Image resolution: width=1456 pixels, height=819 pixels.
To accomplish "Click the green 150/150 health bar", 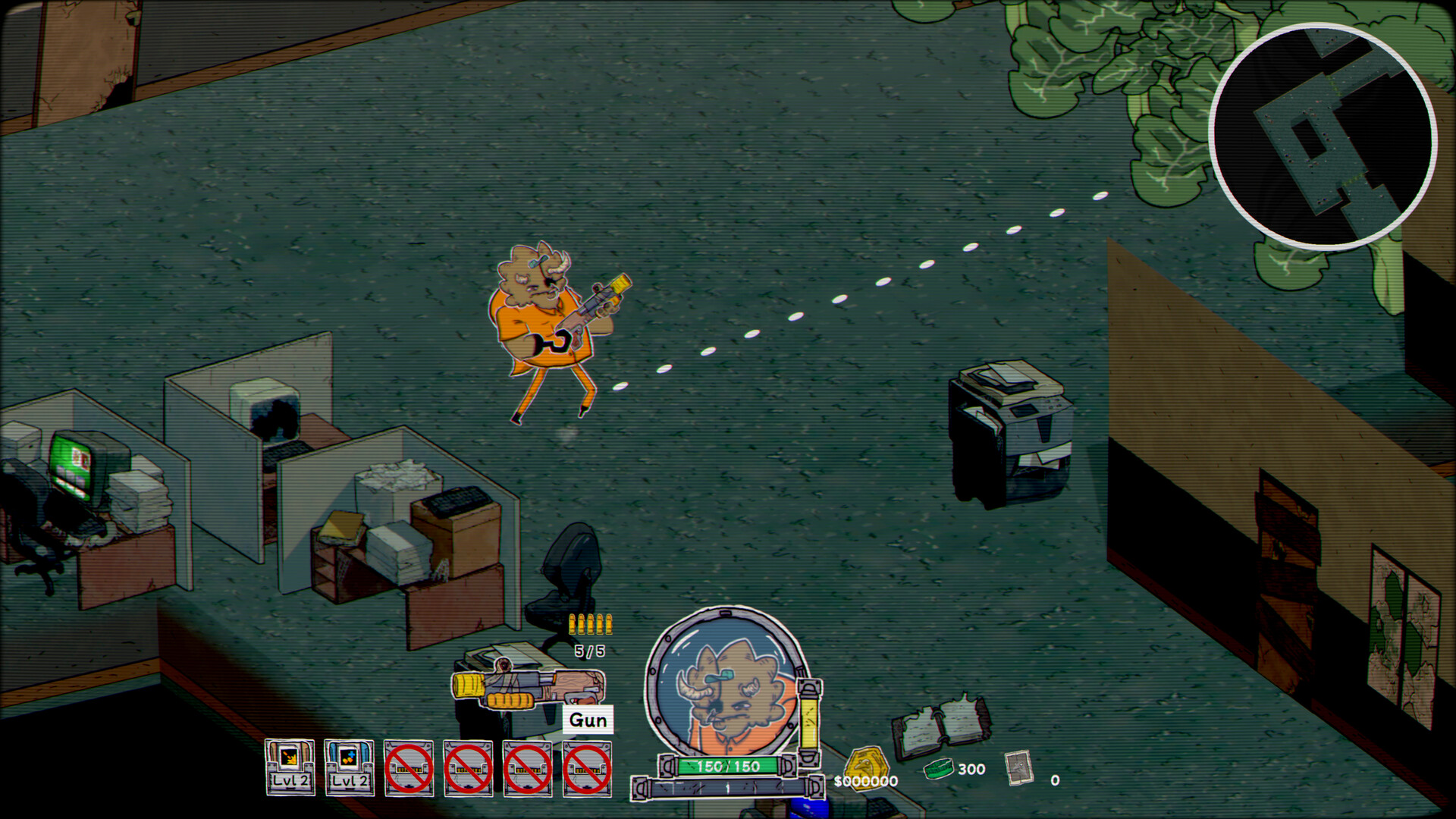I will click(x=726, y=766).
